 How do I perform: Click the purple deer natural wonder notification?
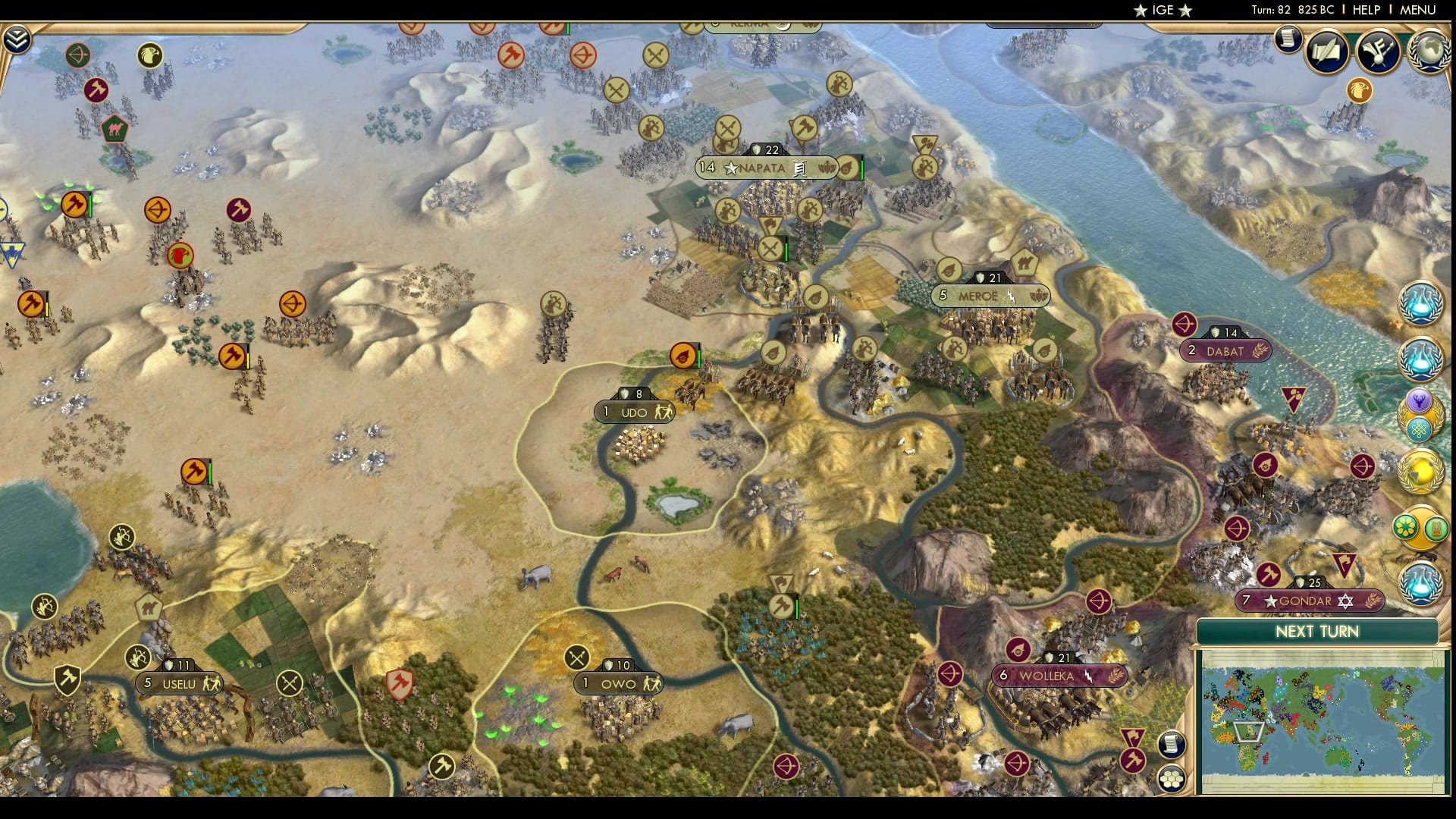pos(1420,399)
